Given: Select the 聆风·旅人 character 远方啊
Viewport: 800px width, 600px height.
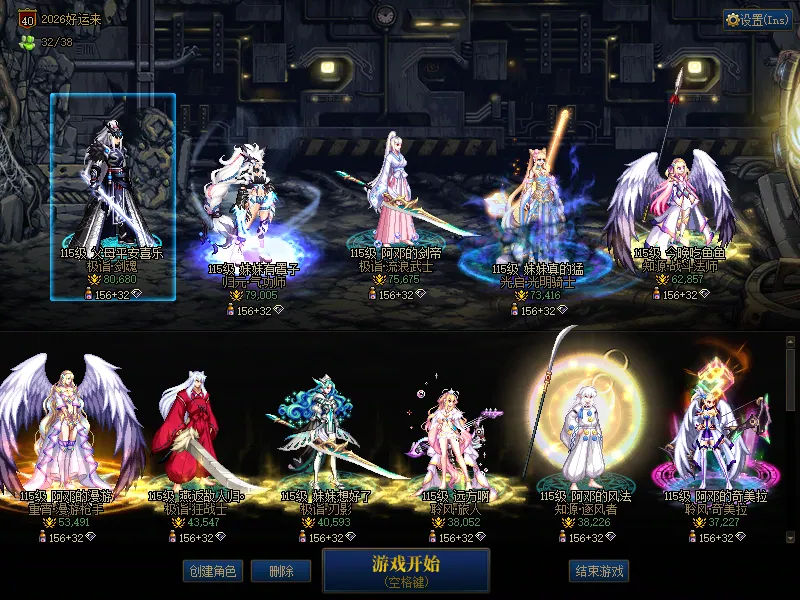Looking at the screenshot, I should coord(449,440).
